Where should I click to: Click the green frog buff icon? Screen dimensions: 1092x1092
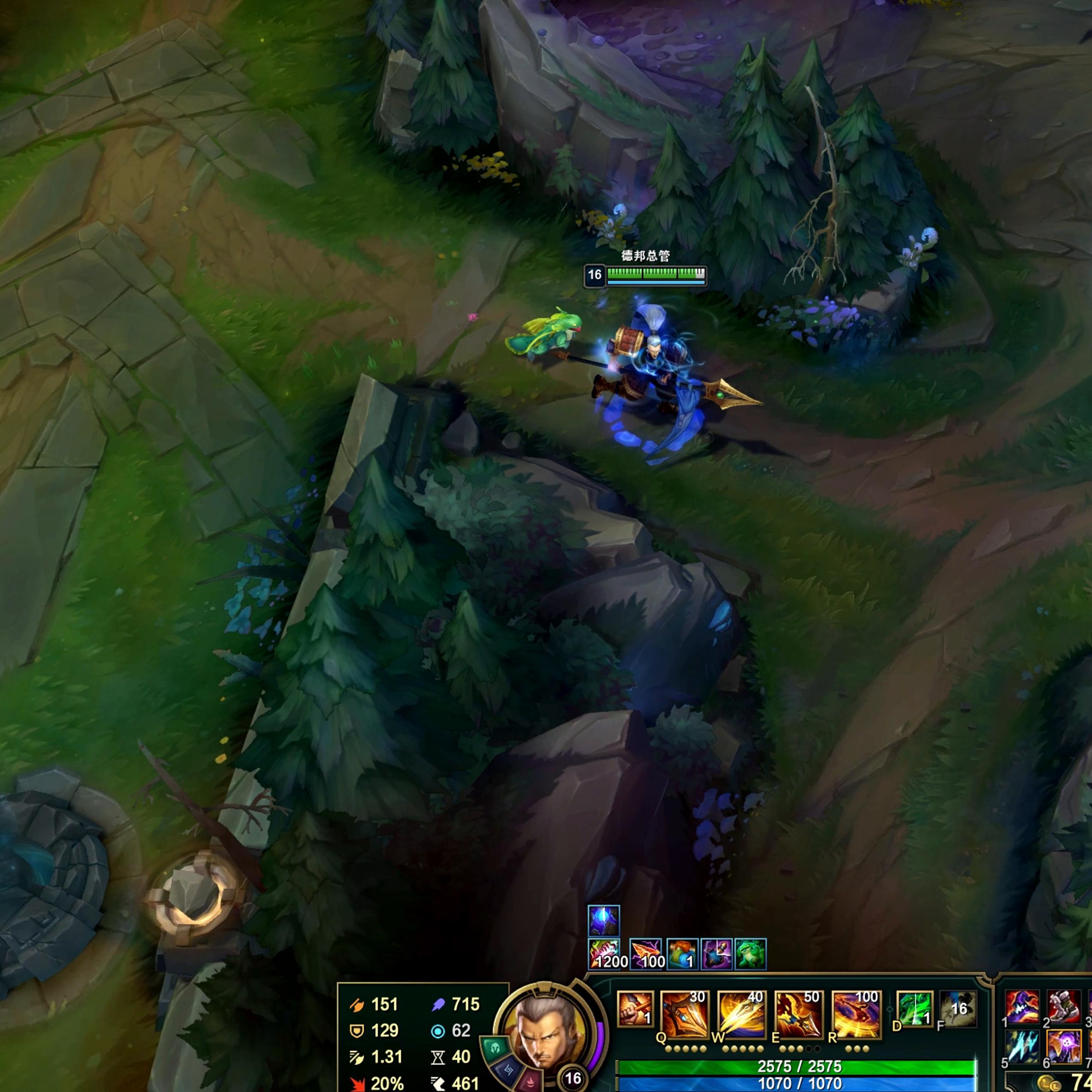tap(750, 954)
